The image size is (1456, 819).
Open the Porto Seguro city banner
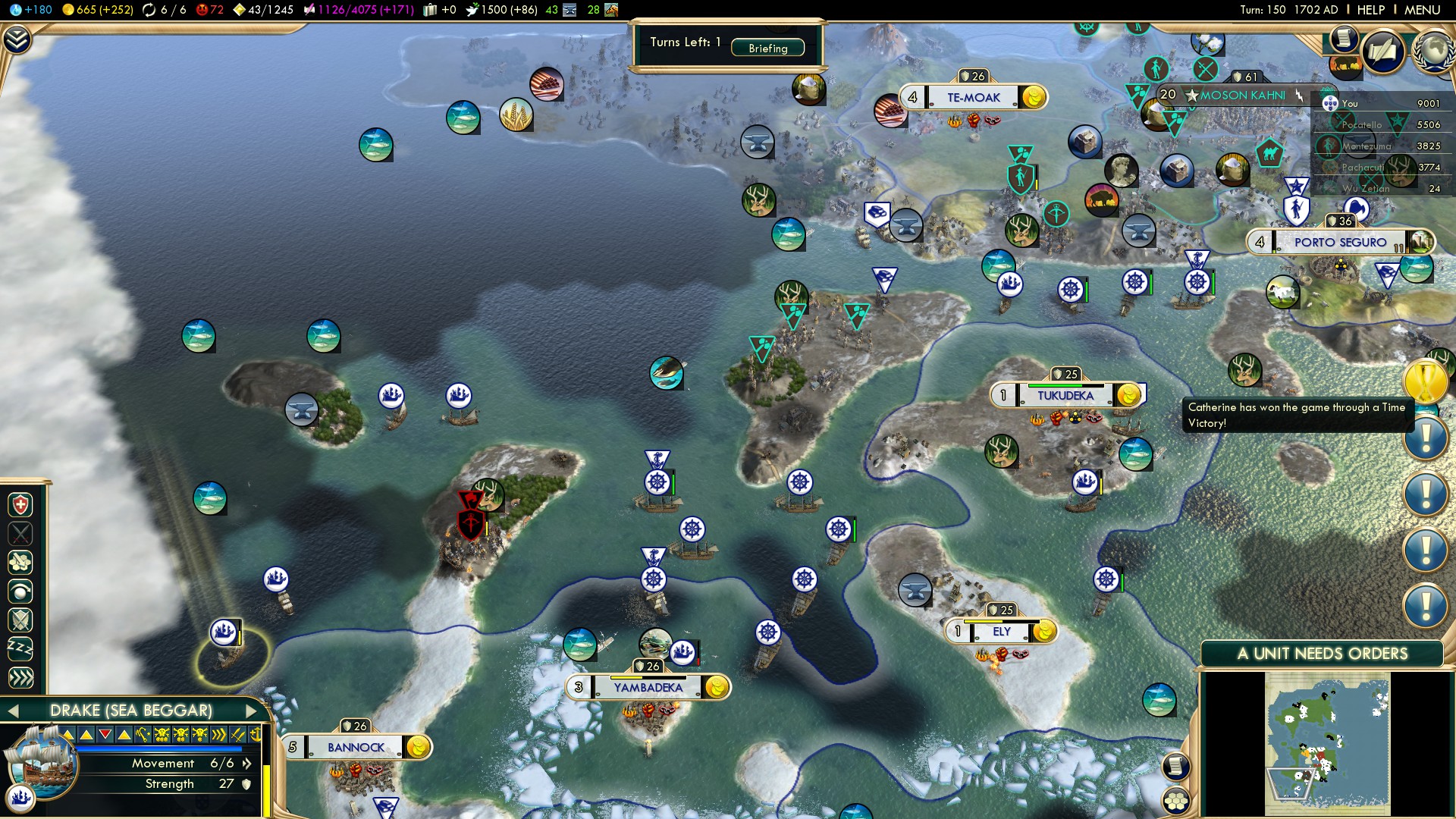[1339, 243]
